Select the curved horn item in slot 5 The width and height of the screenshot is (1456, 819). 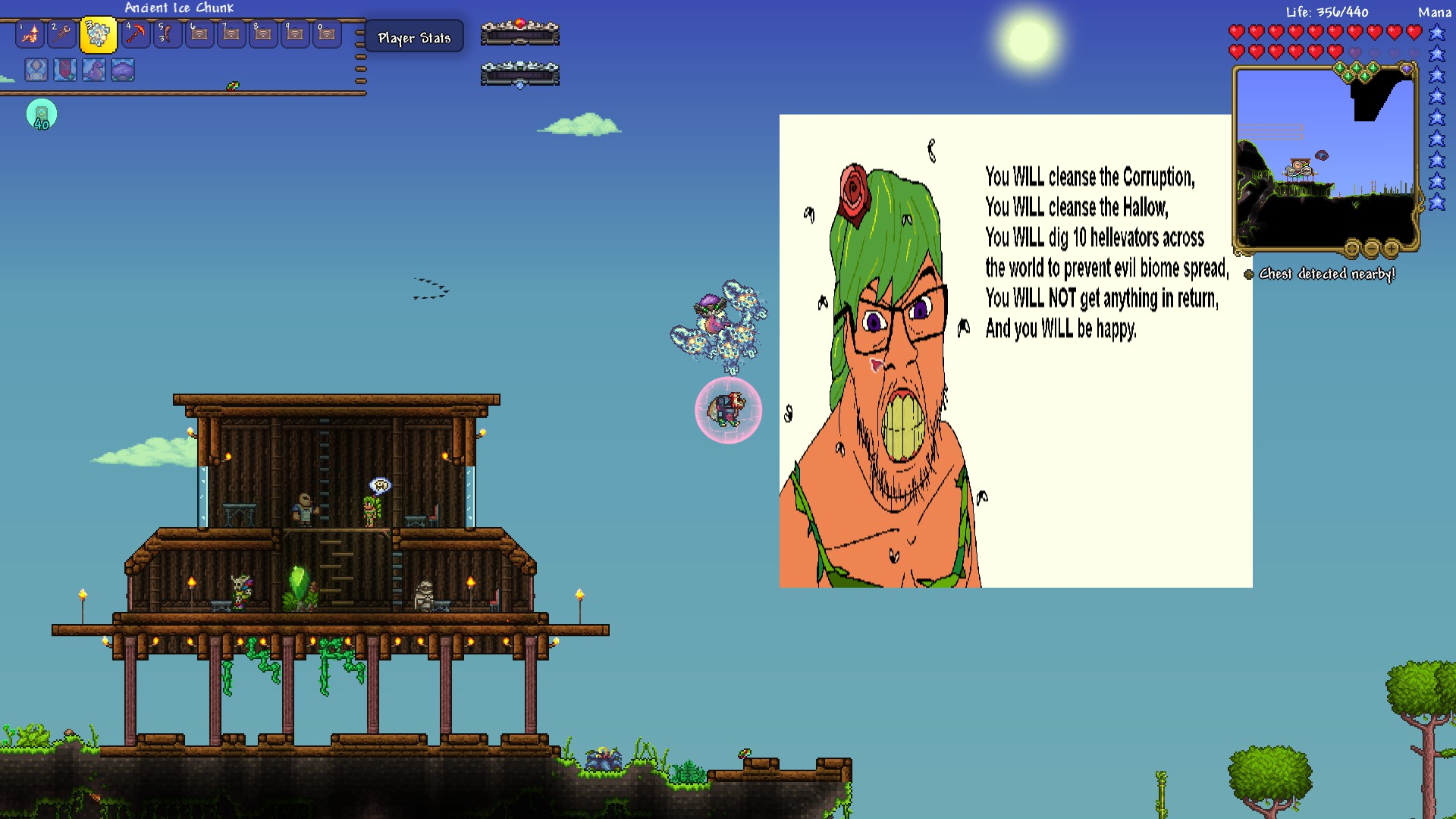pyautogui.click(x=168, y=34)
